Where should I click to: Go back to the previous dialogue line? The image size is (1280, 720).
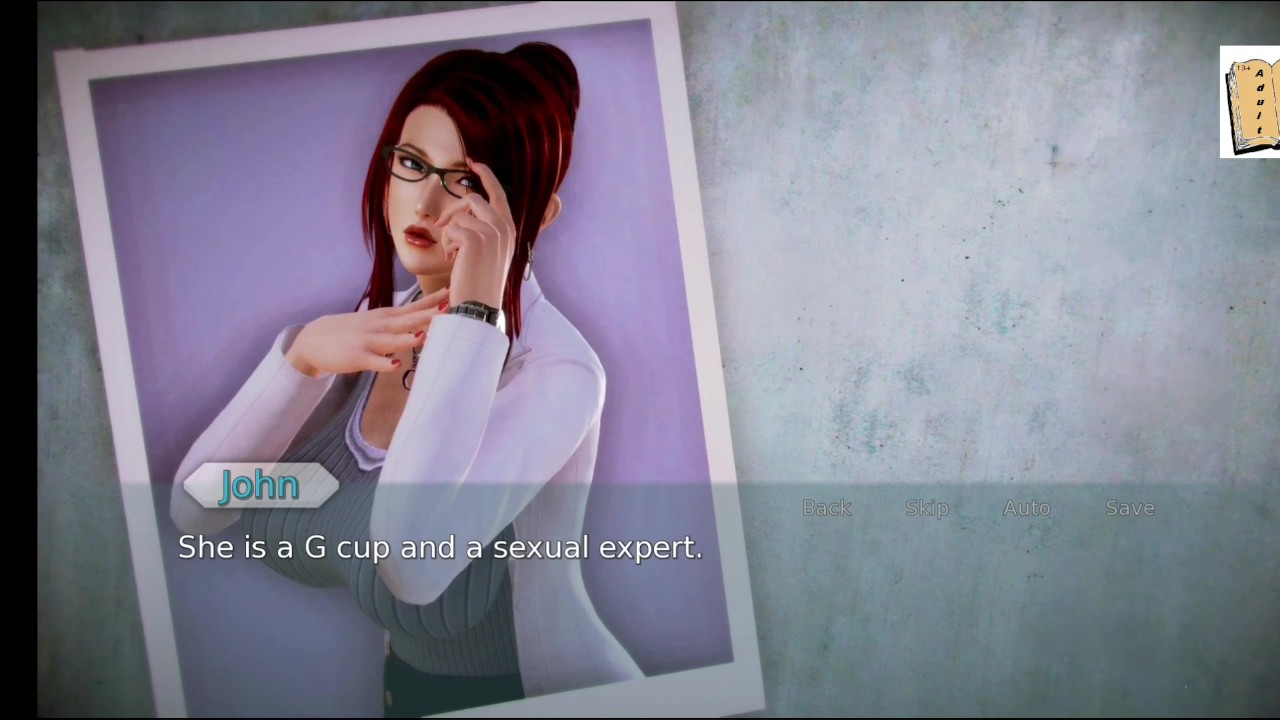827,508
